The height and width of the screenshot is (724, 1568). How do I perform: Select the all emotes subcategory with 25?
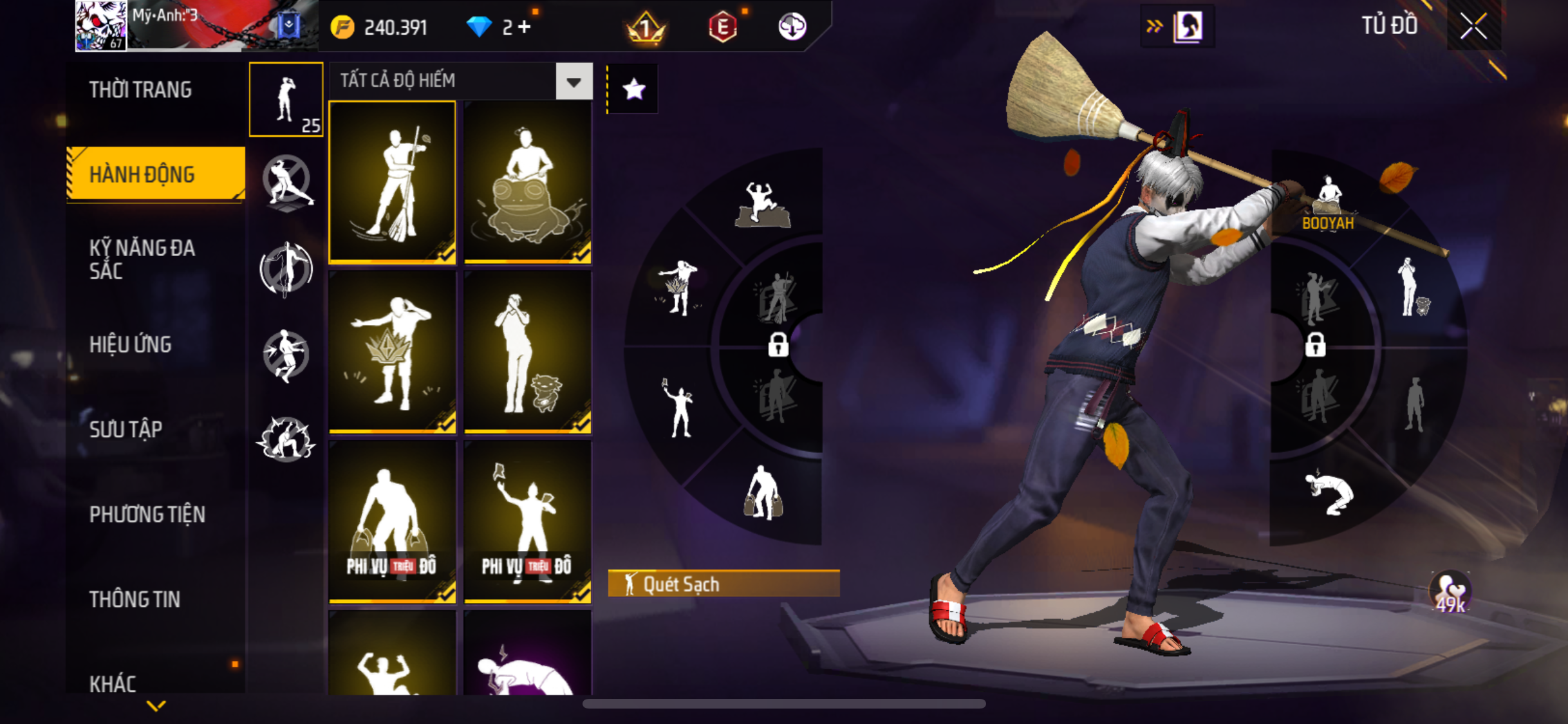[286, 100]
